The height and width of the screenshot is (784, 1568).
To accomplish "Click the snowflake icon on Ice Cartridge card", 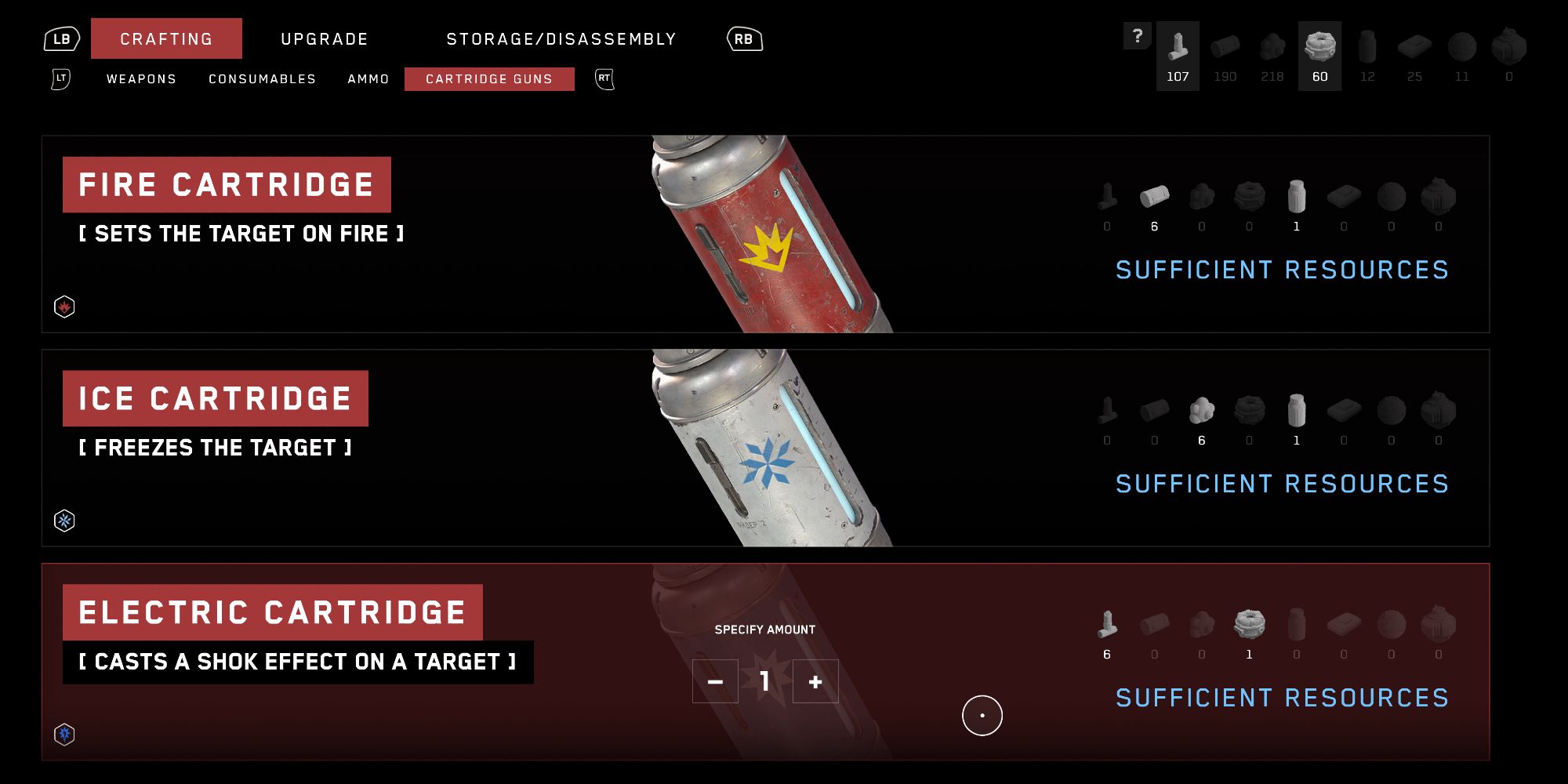I will click(64, 520).
